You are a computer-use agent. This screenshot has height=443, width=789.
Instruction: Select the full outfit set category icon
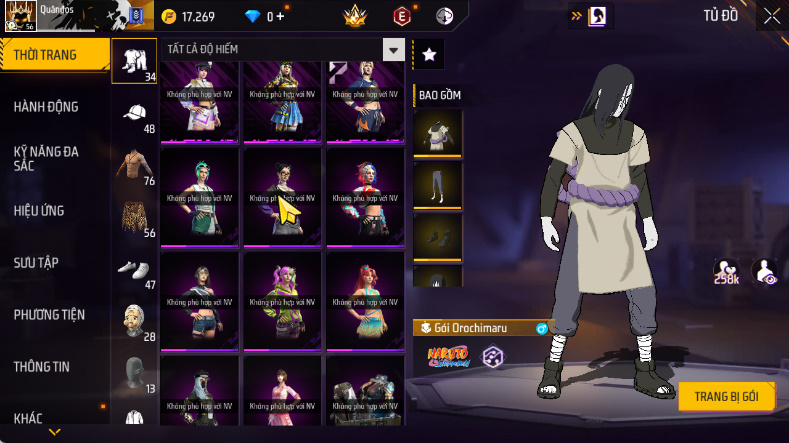click(135, 62)
